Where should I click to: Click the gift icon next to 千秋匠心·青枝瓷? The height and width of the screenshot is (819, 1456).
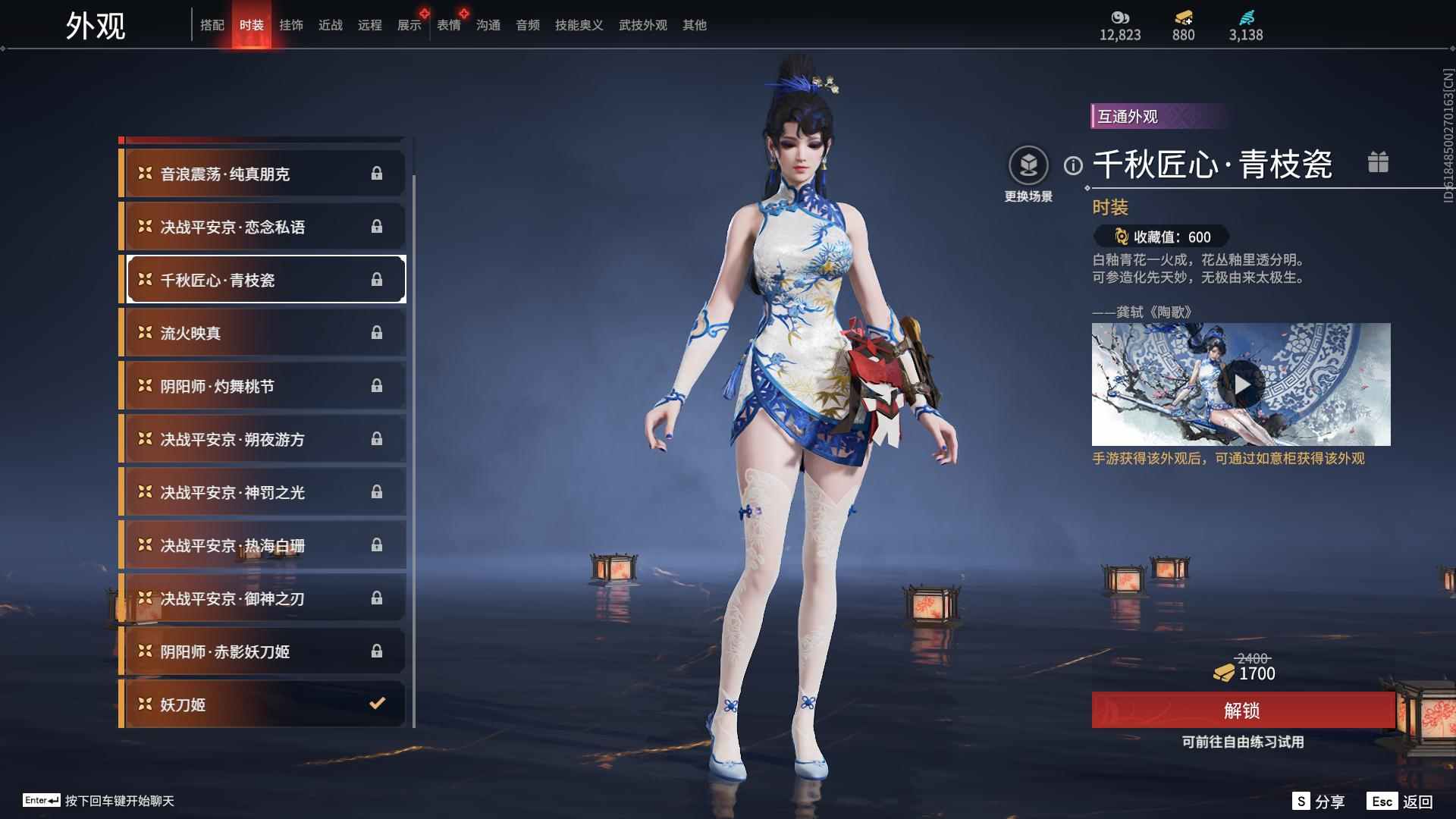pos(1379,162)
